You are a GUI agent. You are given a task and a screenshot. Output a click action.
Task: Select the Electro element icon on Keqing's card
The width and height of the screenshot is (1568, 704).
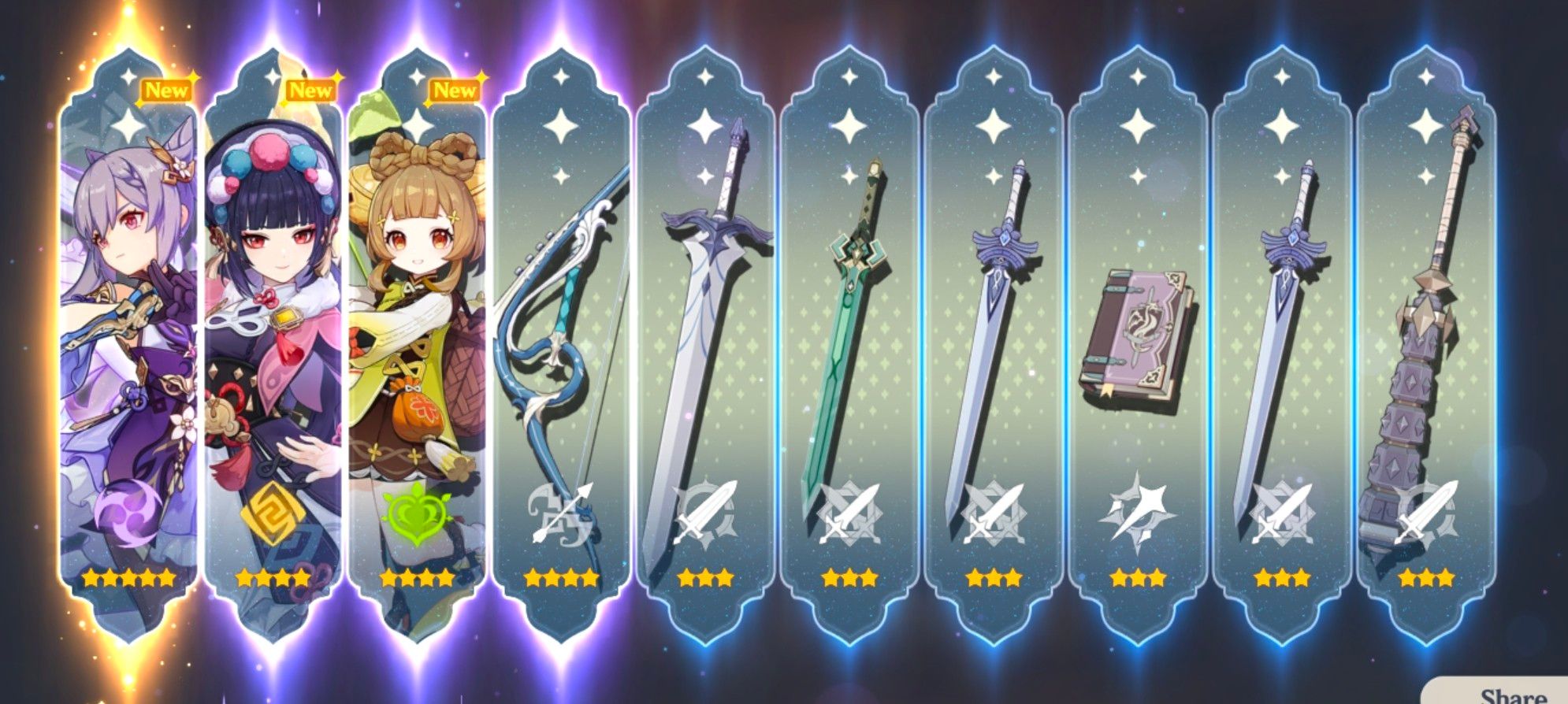(x=126, y=513)
